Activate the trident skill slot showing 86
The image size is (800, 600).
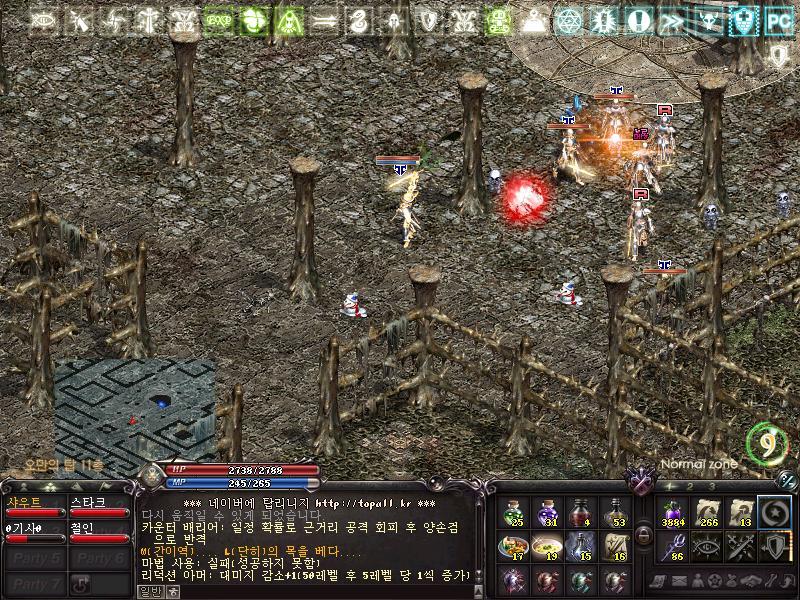(672, 546)
